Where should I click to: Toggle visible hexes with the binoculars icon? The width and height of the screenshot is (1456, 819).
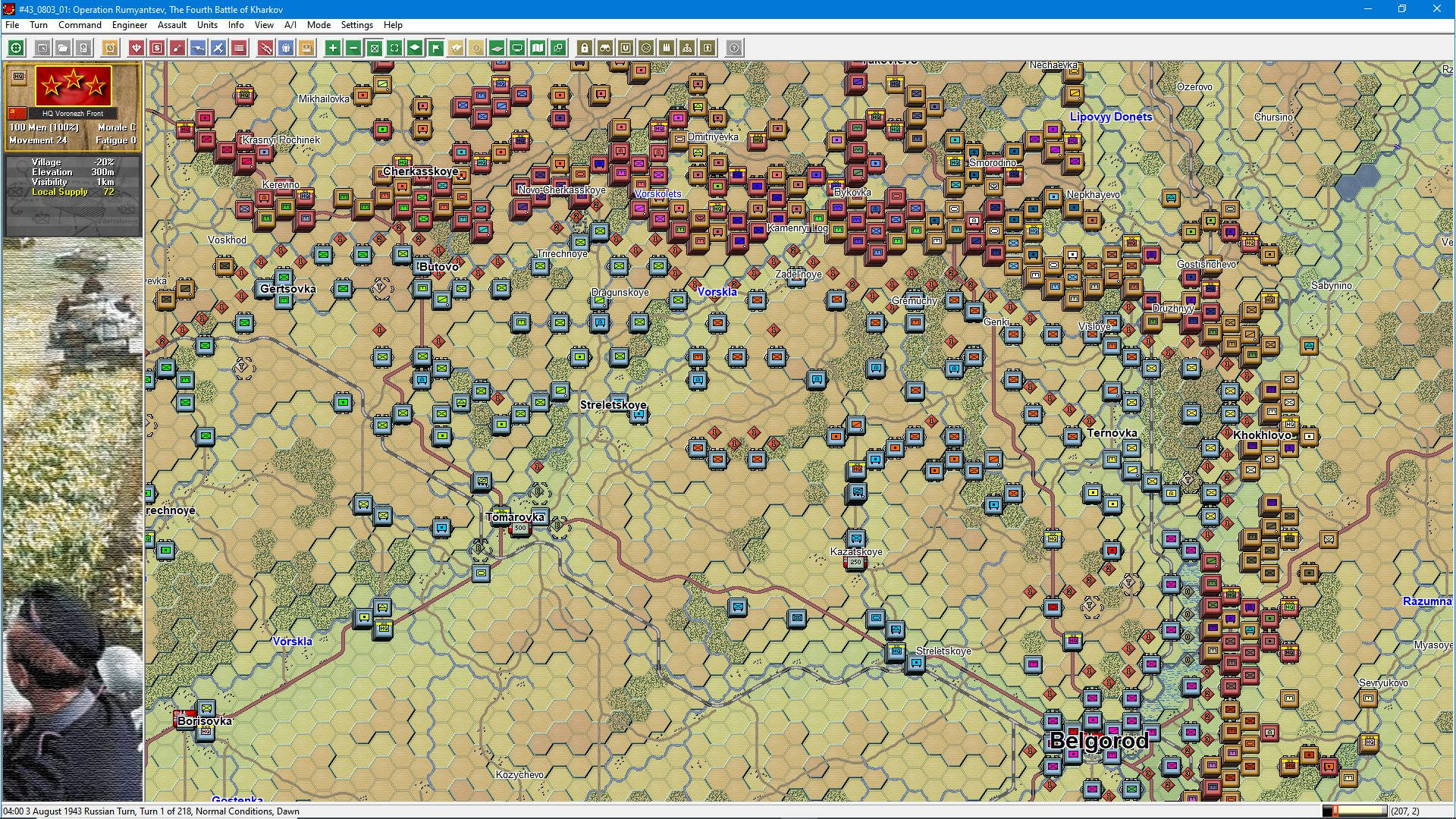604,48
